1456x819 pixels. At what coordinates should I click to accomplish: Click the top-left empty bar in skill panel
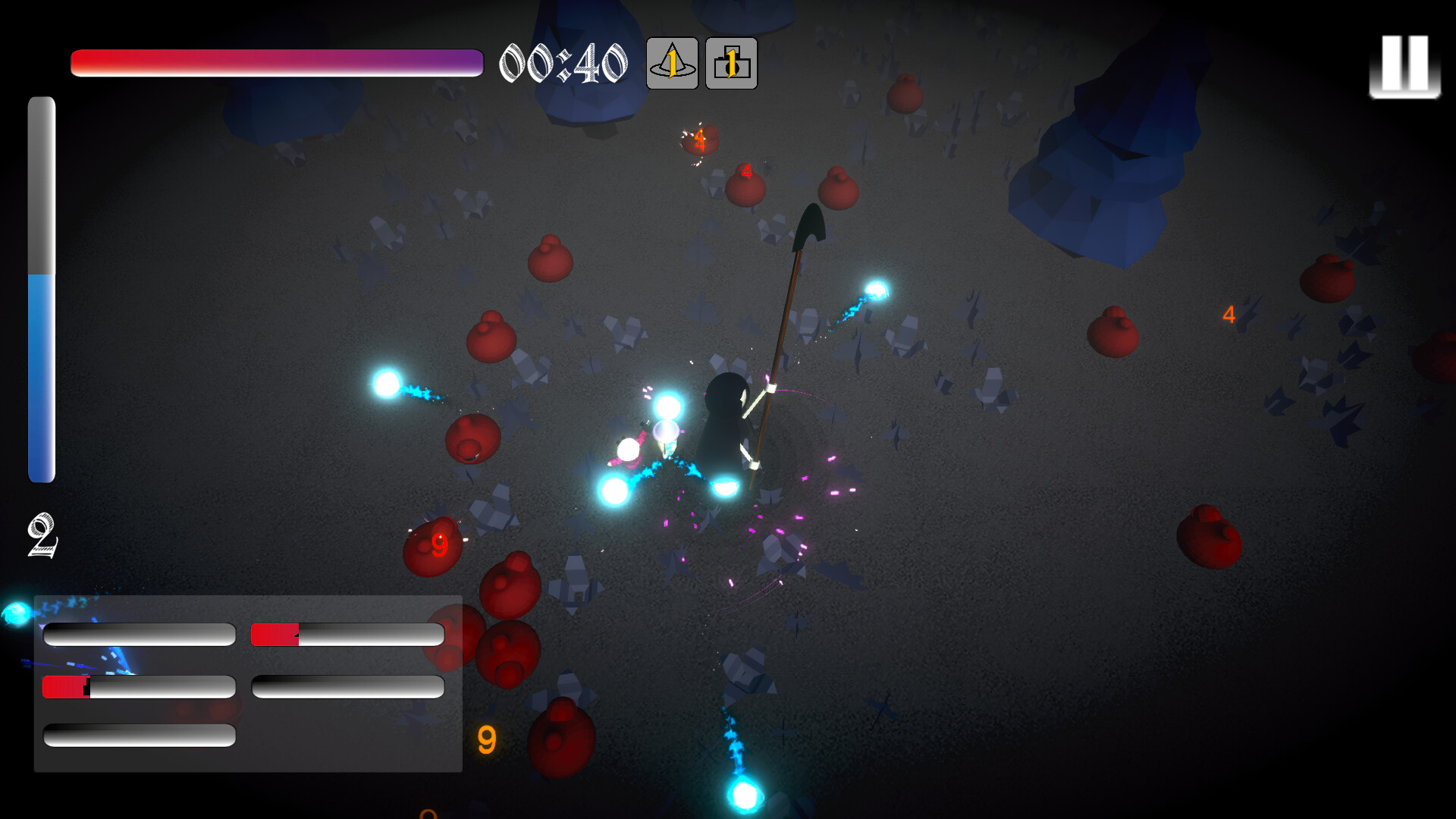tap(139, 633)
